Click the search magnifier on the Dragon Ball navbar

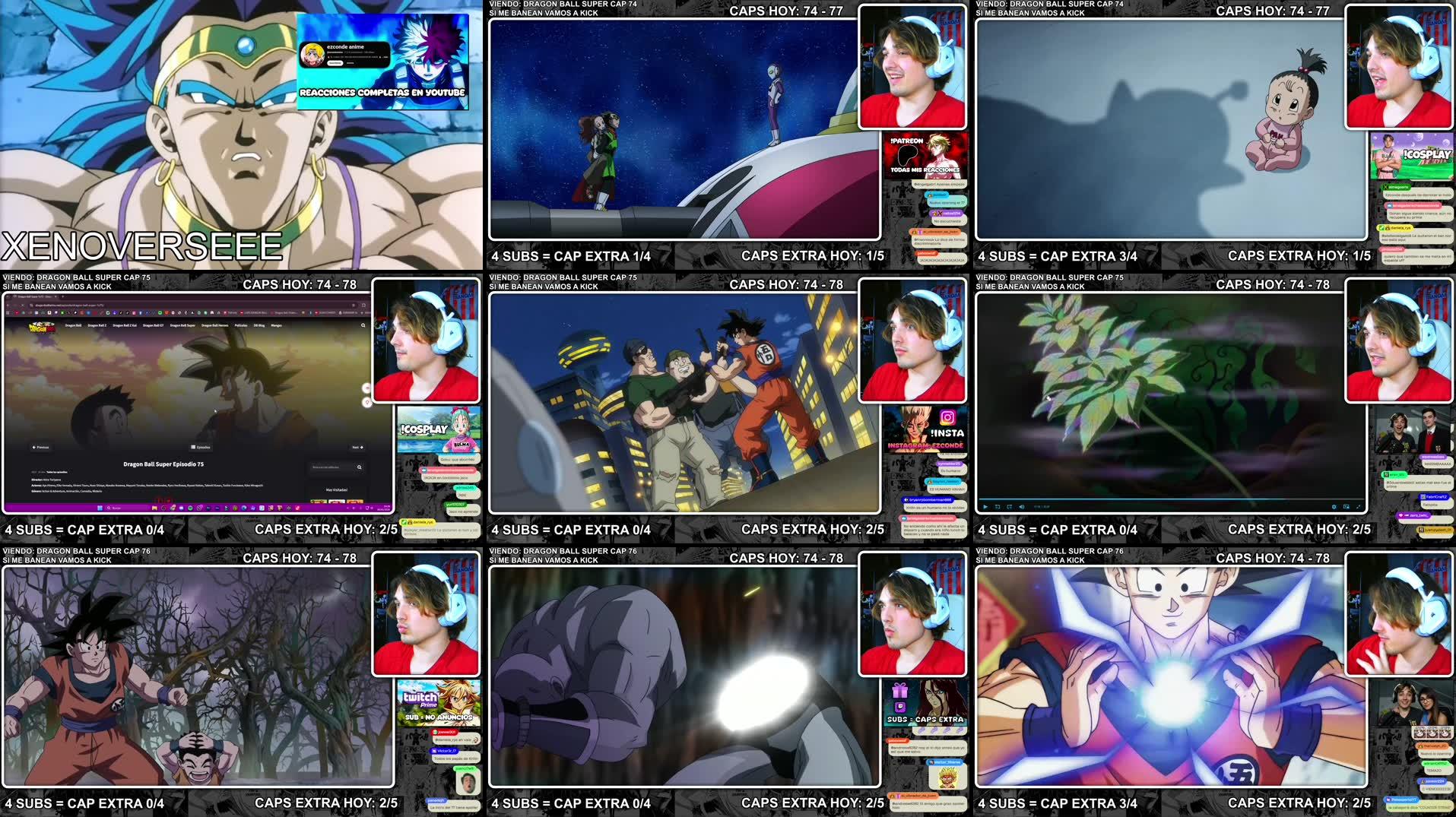point(362,325)
